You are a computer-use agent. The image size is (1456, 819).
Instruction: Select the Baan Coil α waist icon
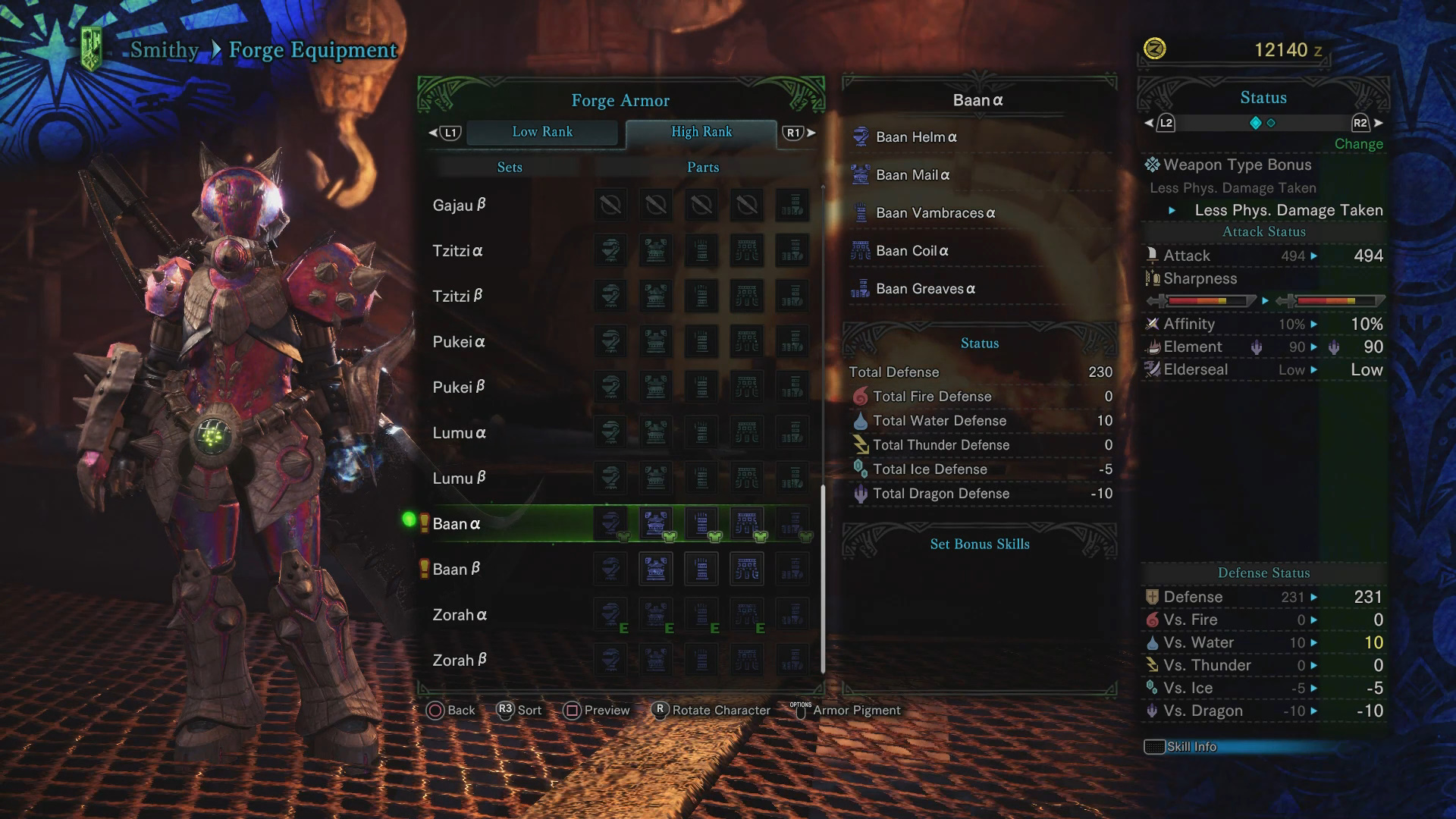(861, 251)
